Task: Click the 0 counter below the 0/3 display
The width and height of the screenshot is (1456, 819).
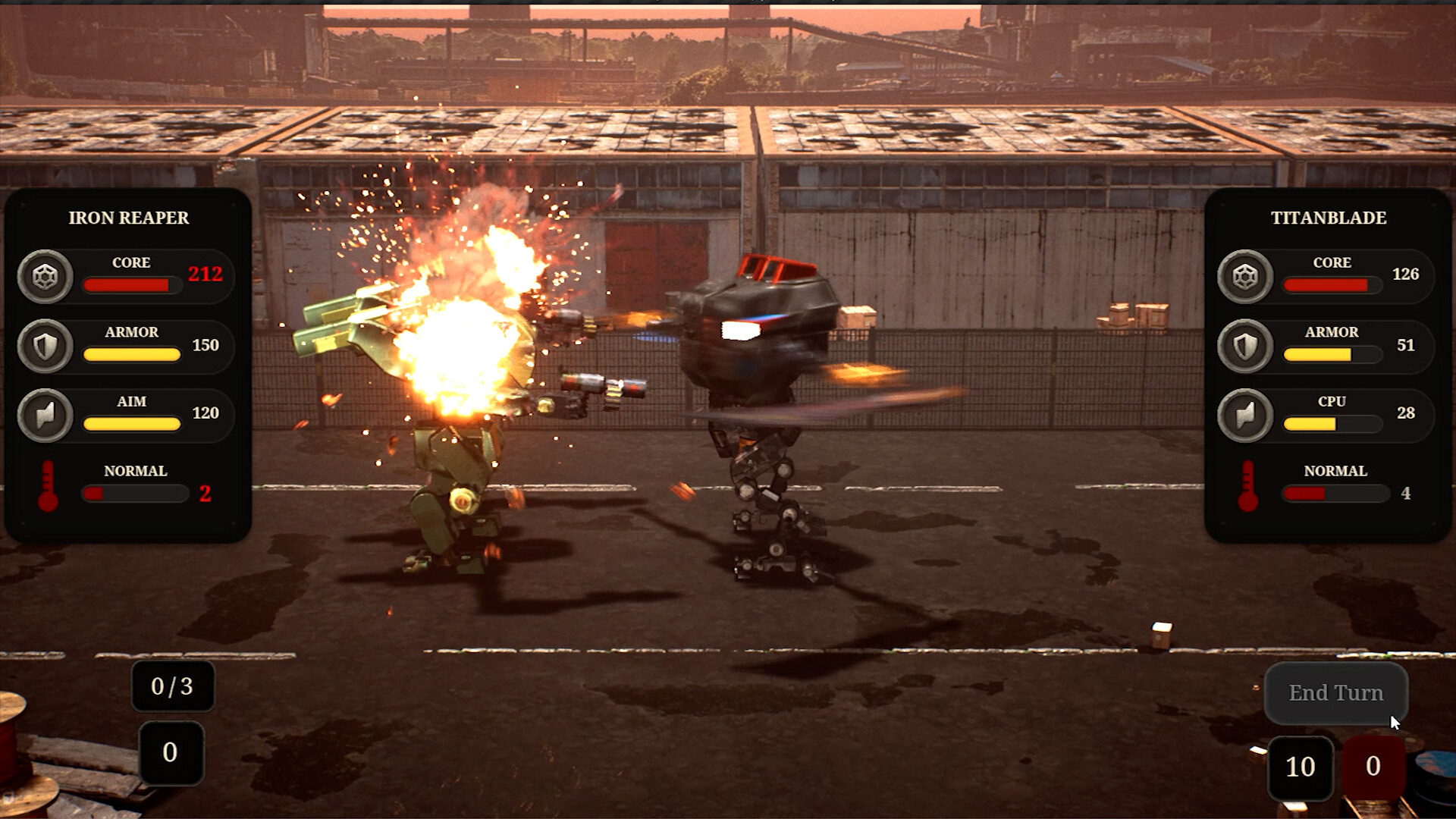Action: pos(171,753)
